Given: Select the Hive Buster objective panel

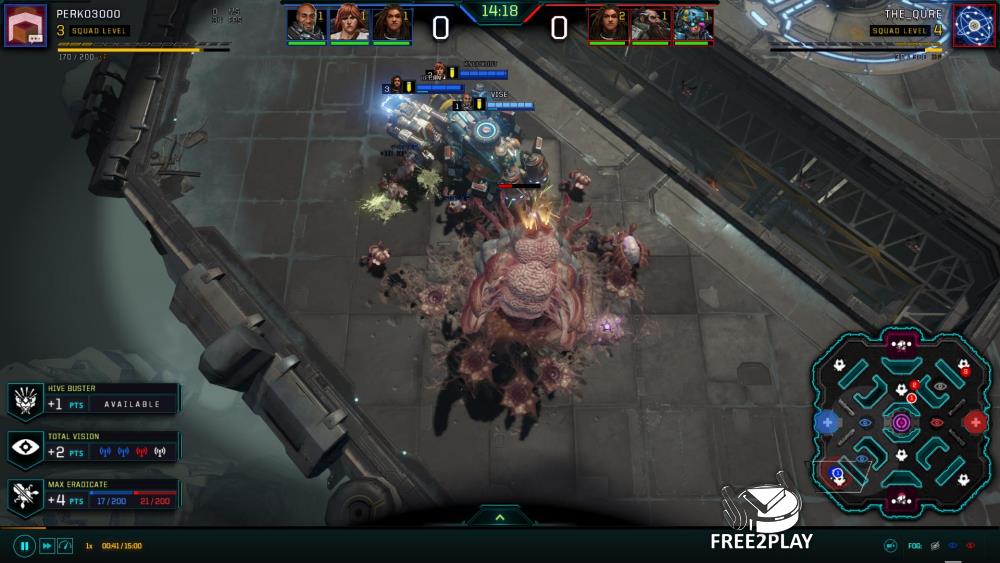Looking at the screenshot, I should [94, 400].
